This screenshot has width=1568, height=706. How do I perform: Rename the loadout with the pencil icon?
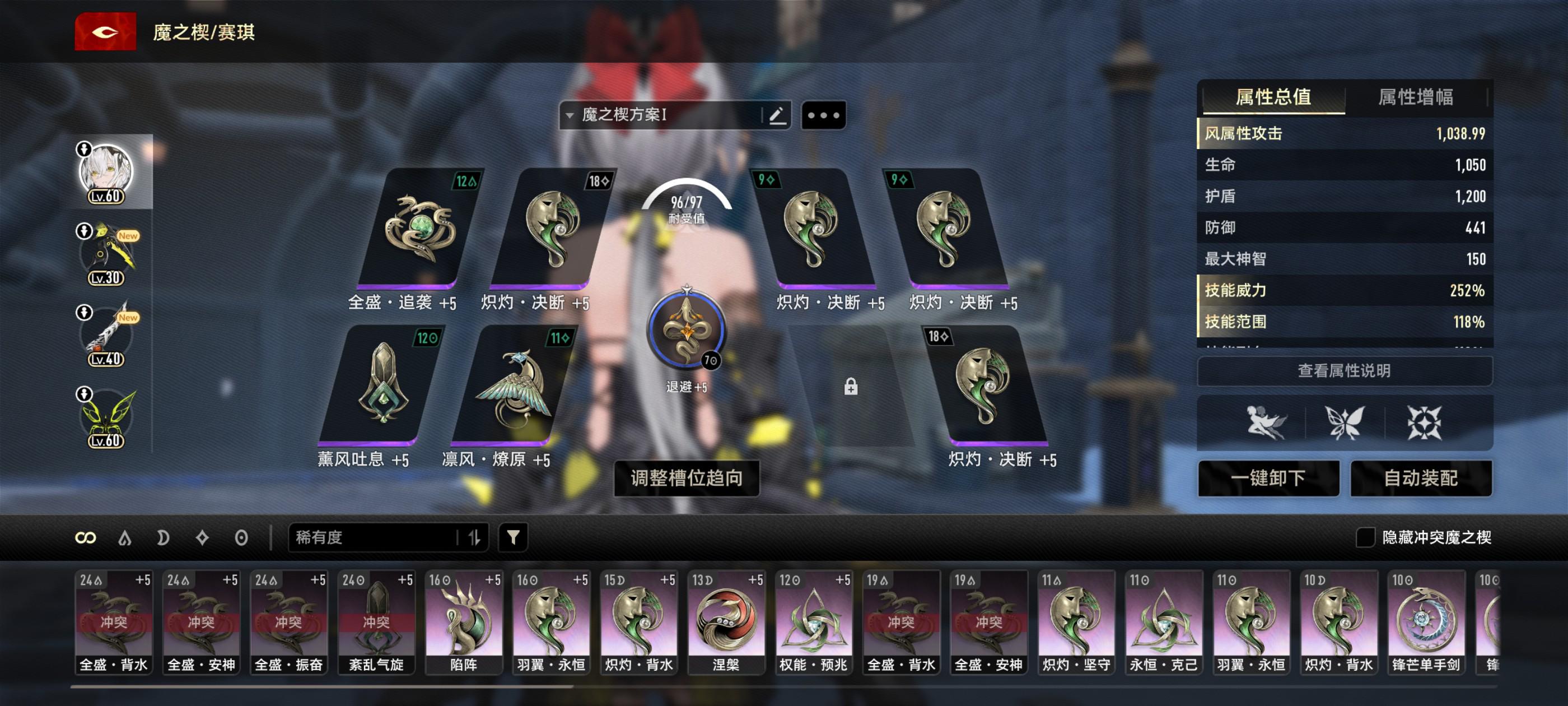777,115
